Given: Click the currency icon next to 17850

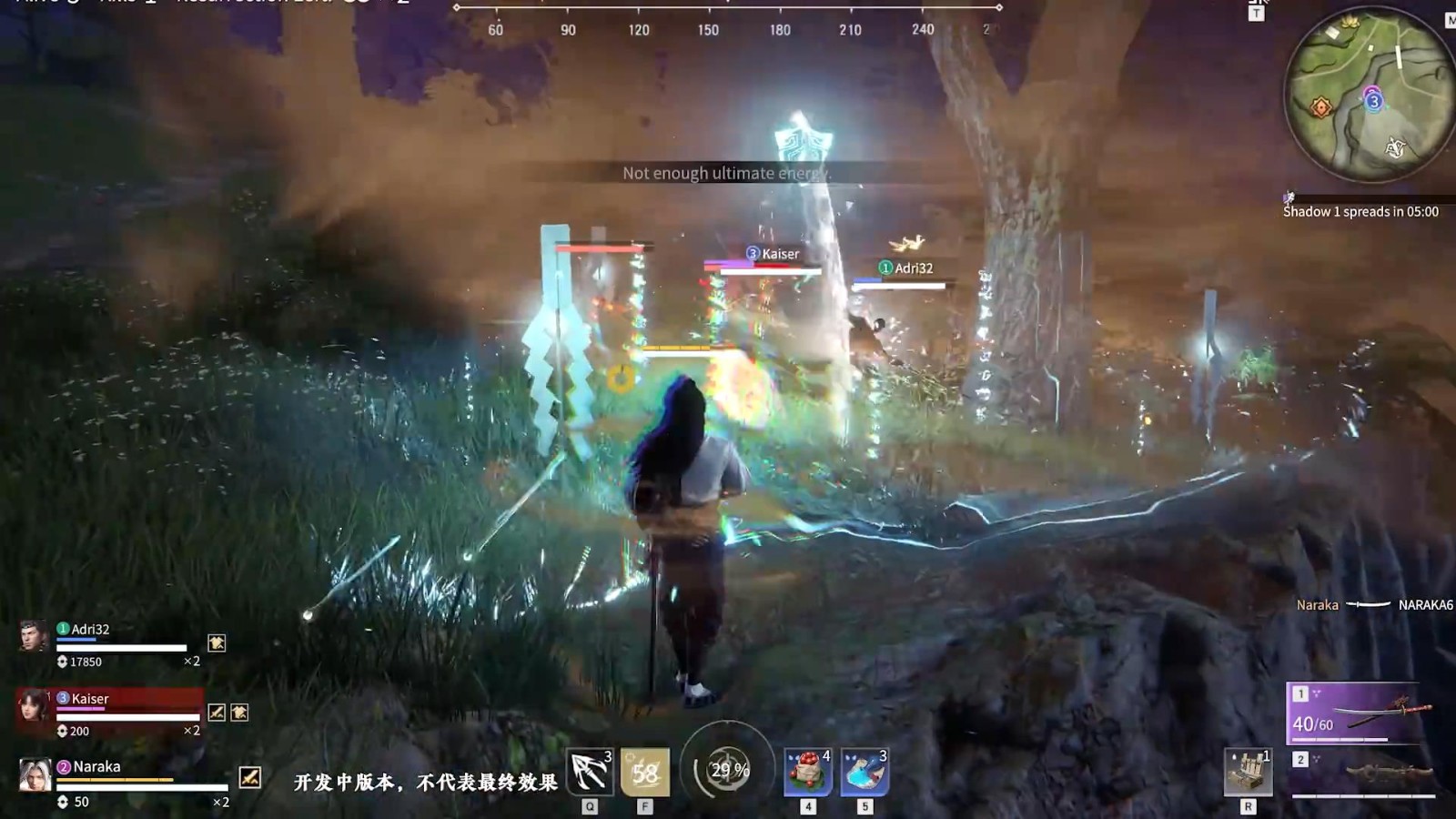Looking at the screenshot, I should 62,662.
